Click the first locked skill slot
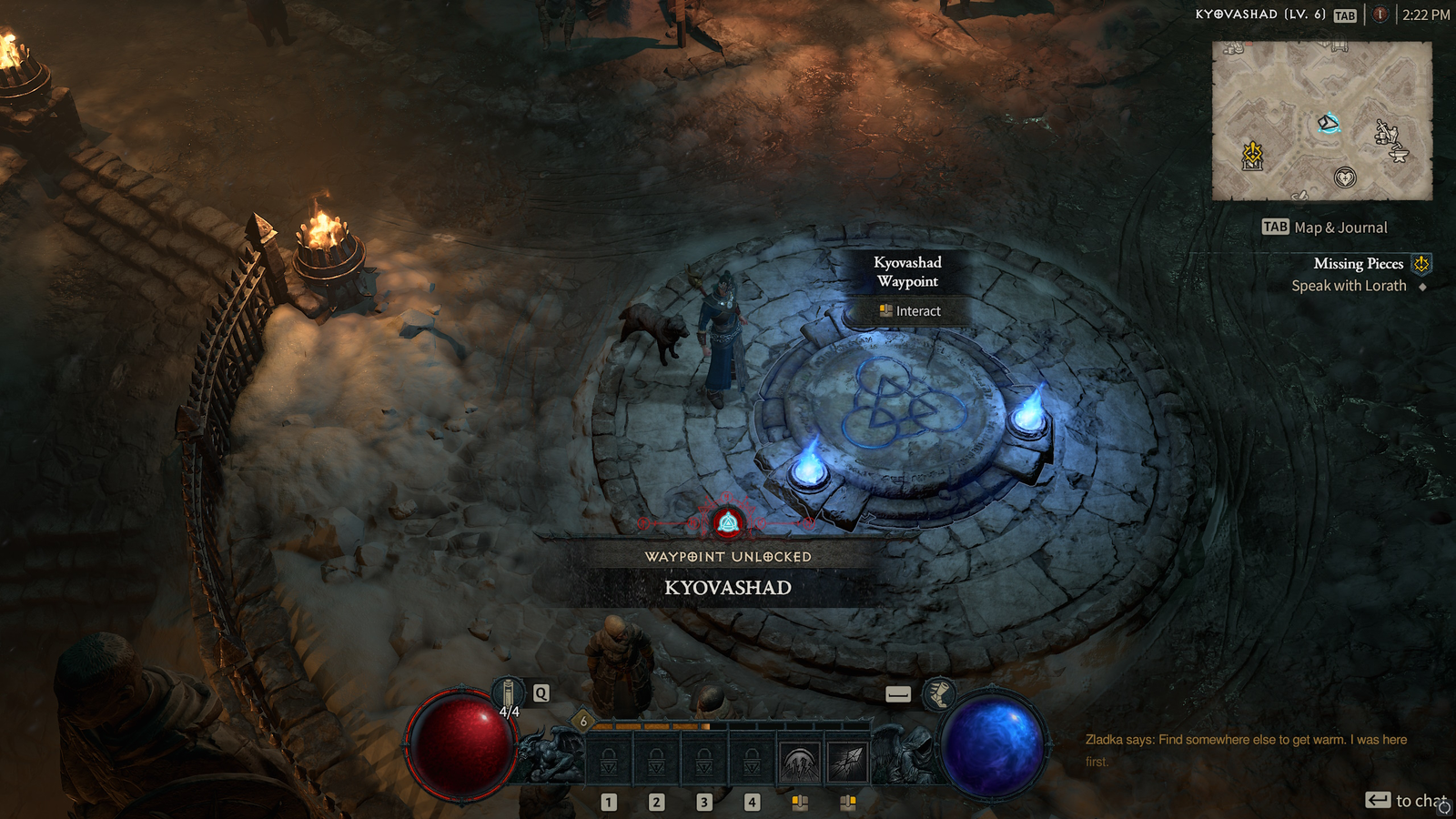Image resolution: width=1456 pixels, height=819 pixels. [x=610, y=761]
